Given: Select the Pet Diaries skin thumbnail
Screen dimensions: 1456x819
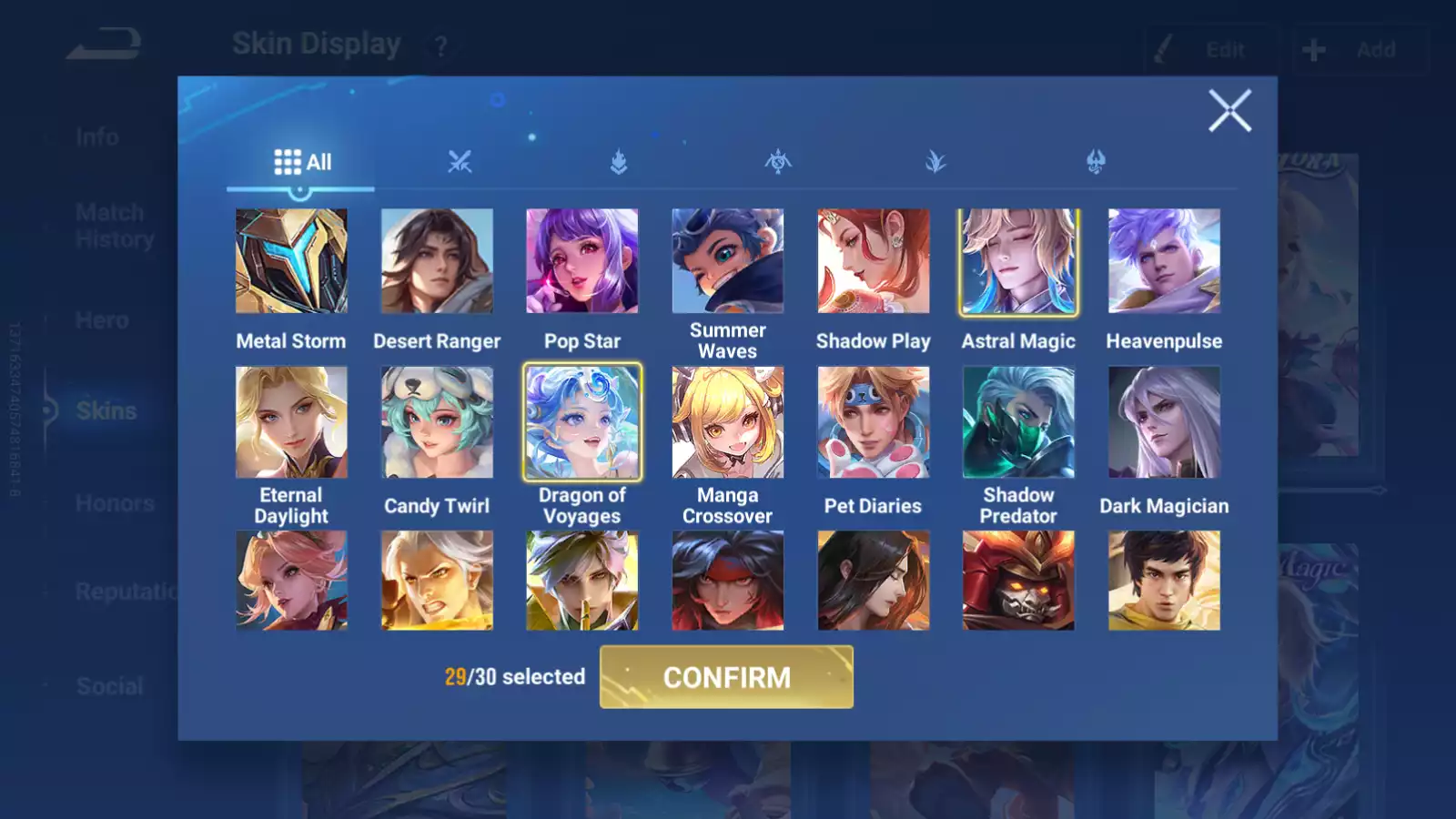Looking at the screenshot, I should [x=874, y=422].
